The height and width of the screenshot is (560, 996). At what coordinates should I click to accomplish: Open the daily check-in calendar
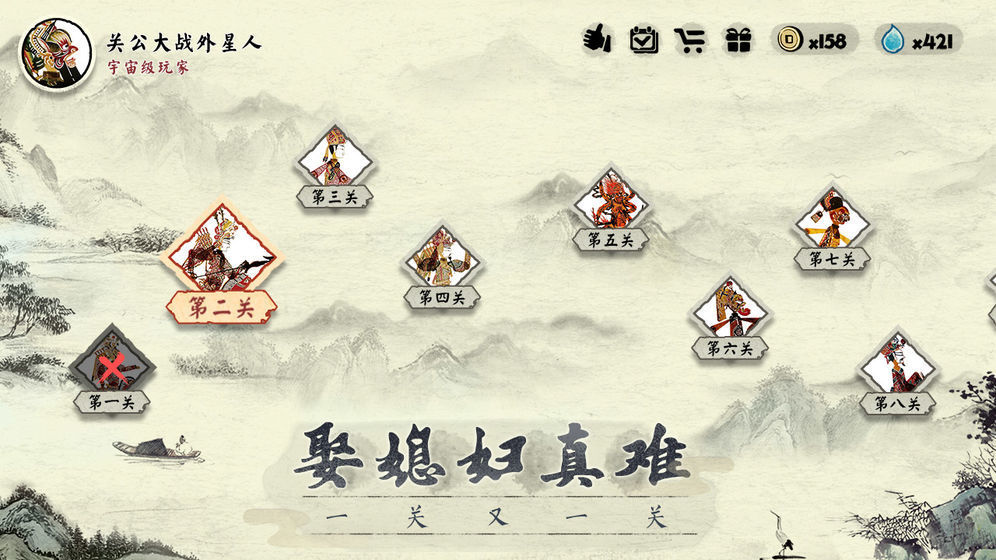pyautogui.click(x=643, y=40)
